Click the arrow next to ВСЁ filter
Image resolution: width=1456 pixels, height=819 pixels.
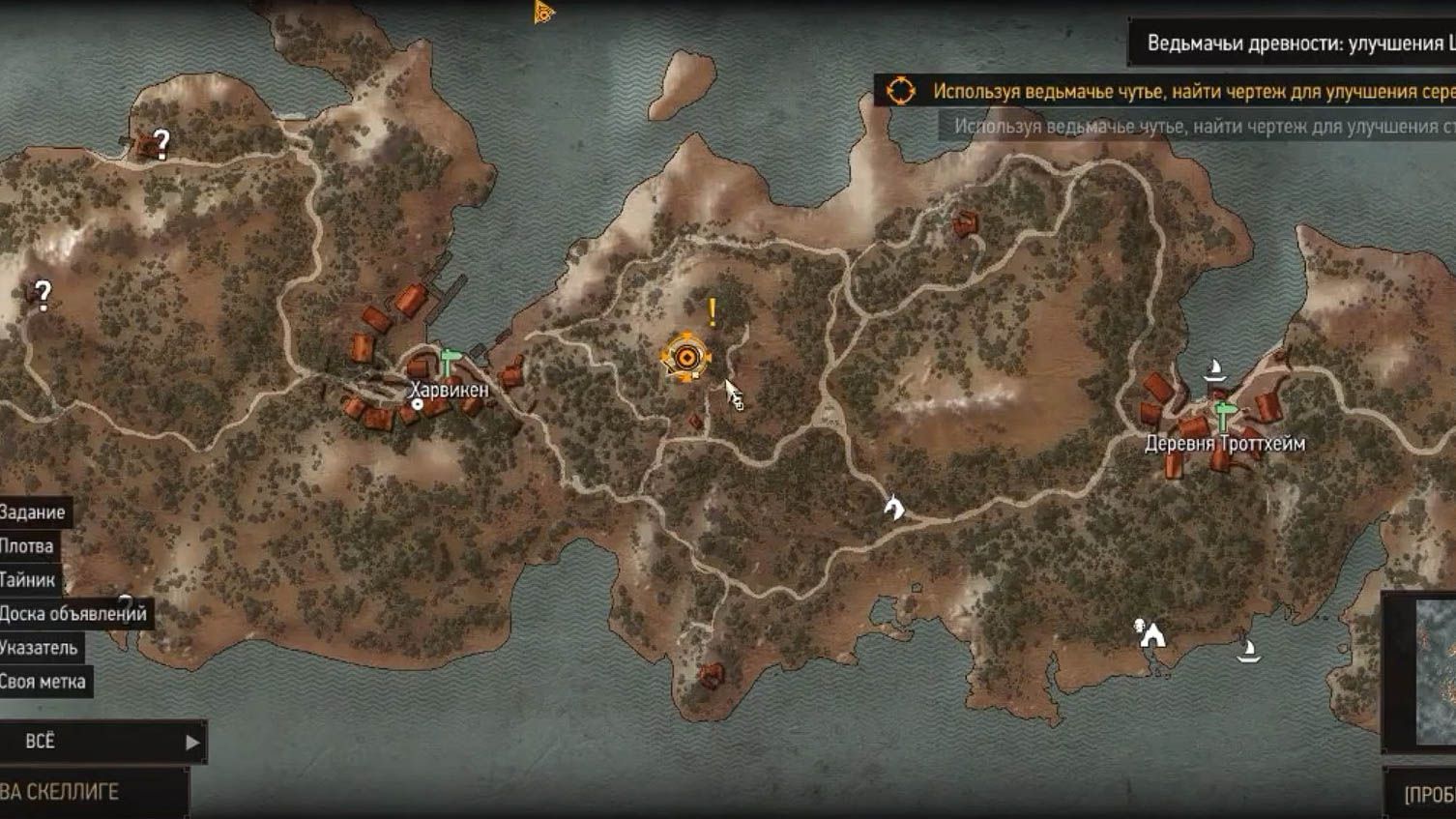click(x=191, y=743)
